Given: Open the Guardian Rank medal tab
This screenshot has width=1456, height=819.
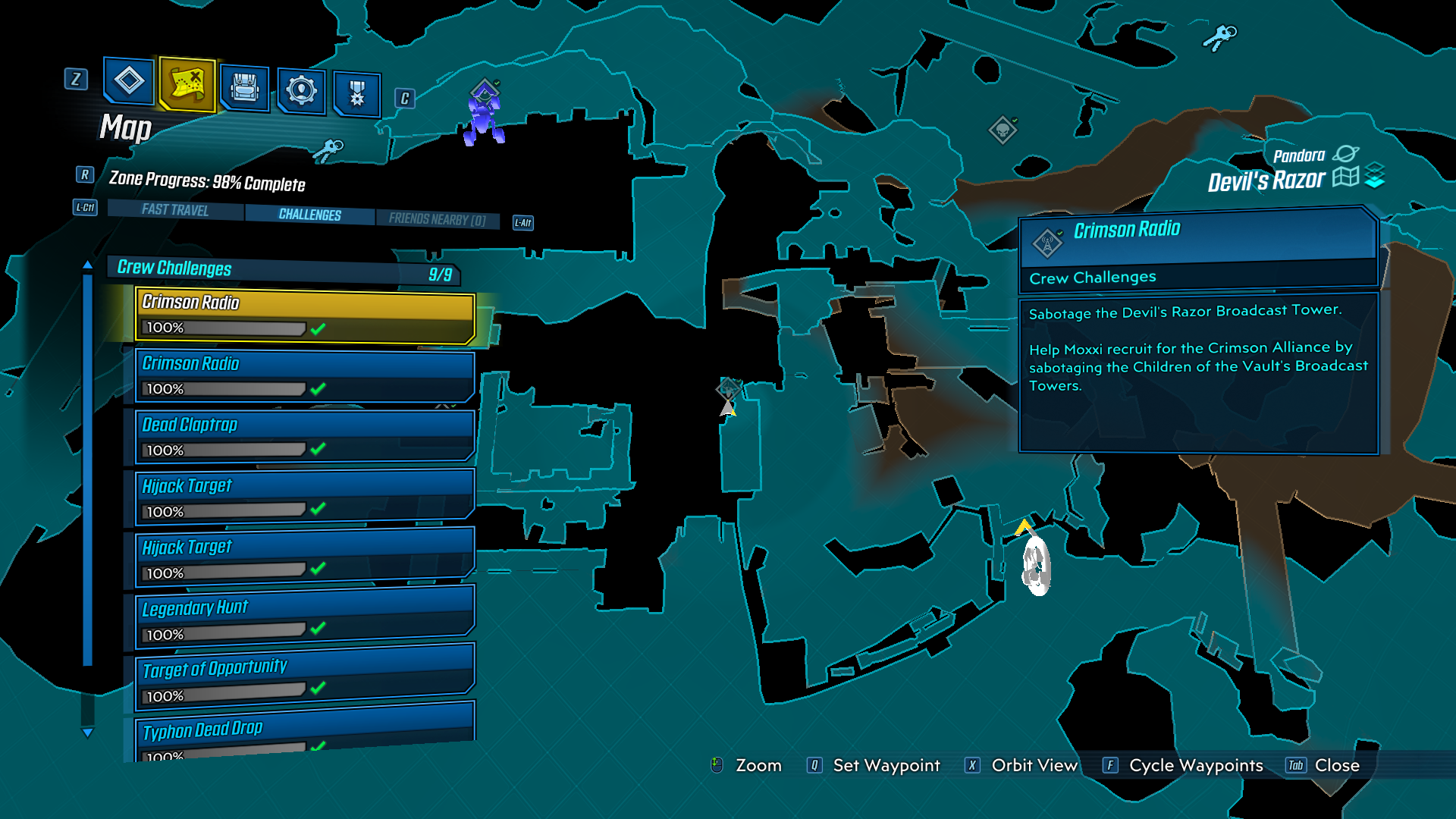Looking at the screenshot, I should pyautogui.click(x=356, y=95).
